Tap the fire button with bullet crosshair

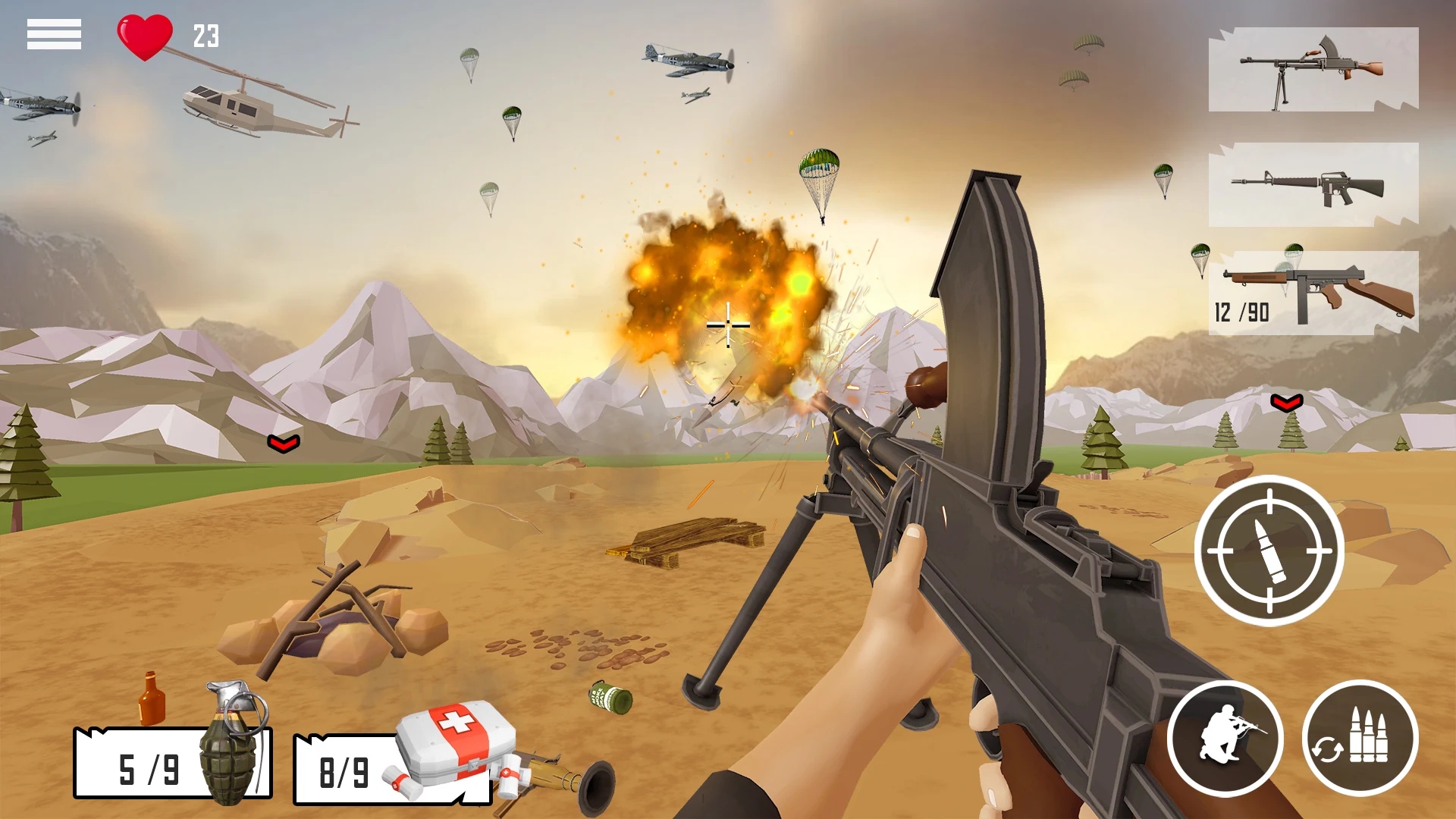point(1269,551)
